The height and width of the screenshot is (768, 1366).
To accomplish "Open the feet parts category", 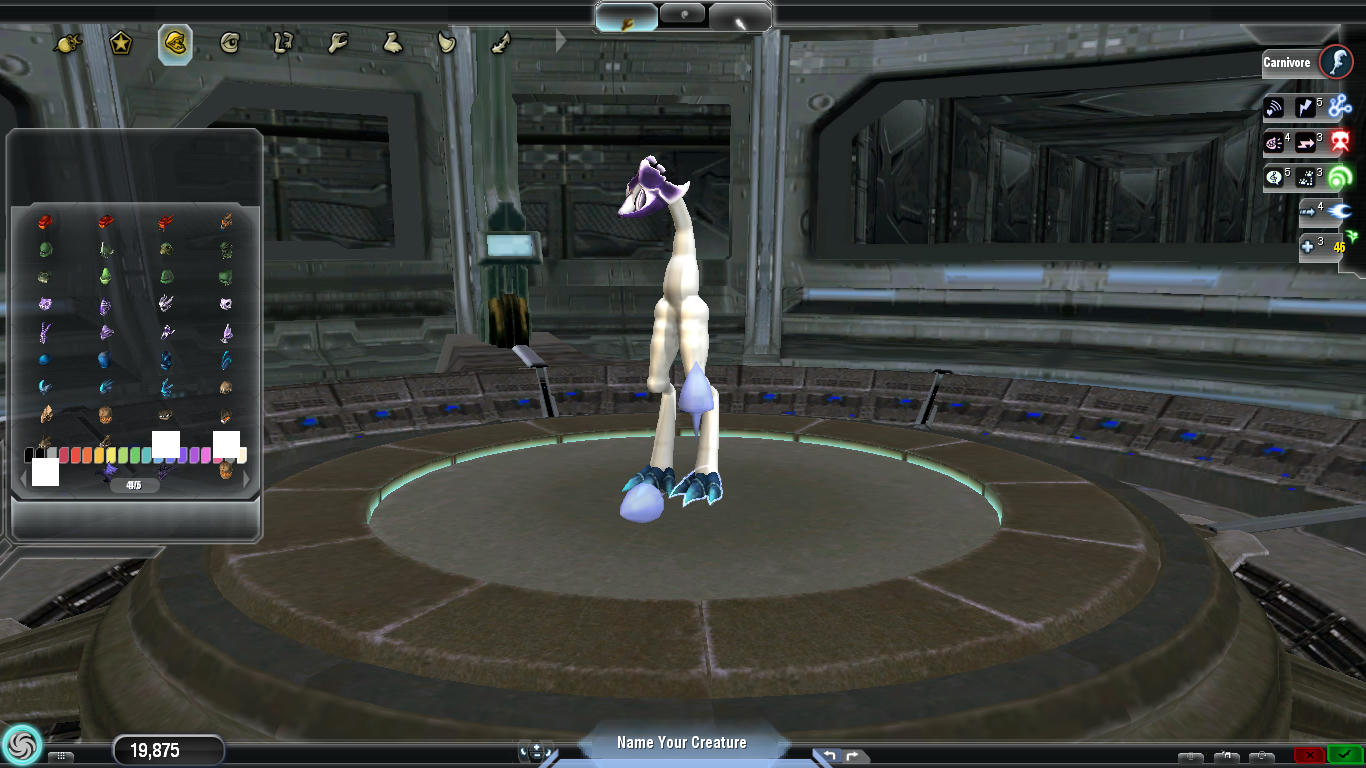I will [392, 43].
